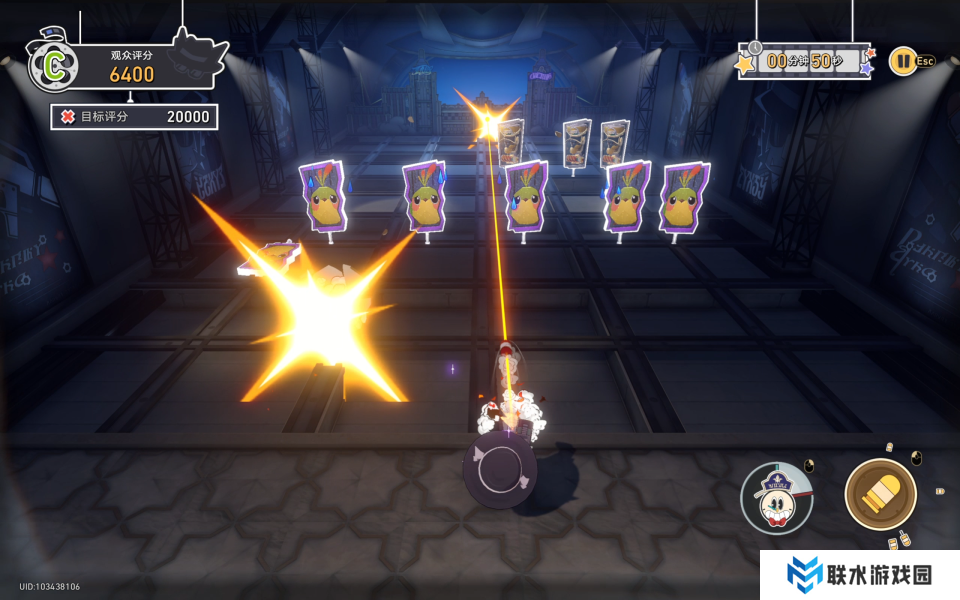The width and height of the screenshot is (960, 600).
Task: Activate the clock-face mascot skill icon
Action: click(x=776, y=498)
